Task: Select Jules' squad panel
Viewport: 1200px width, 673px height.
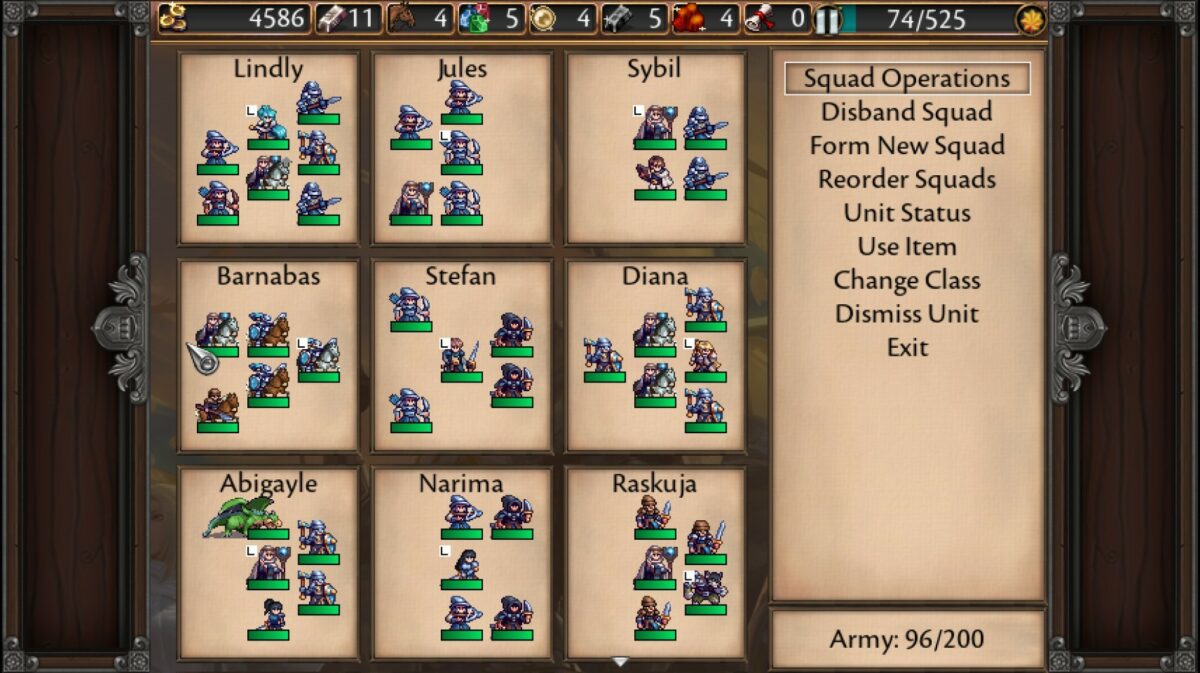Action: [462, 148]
